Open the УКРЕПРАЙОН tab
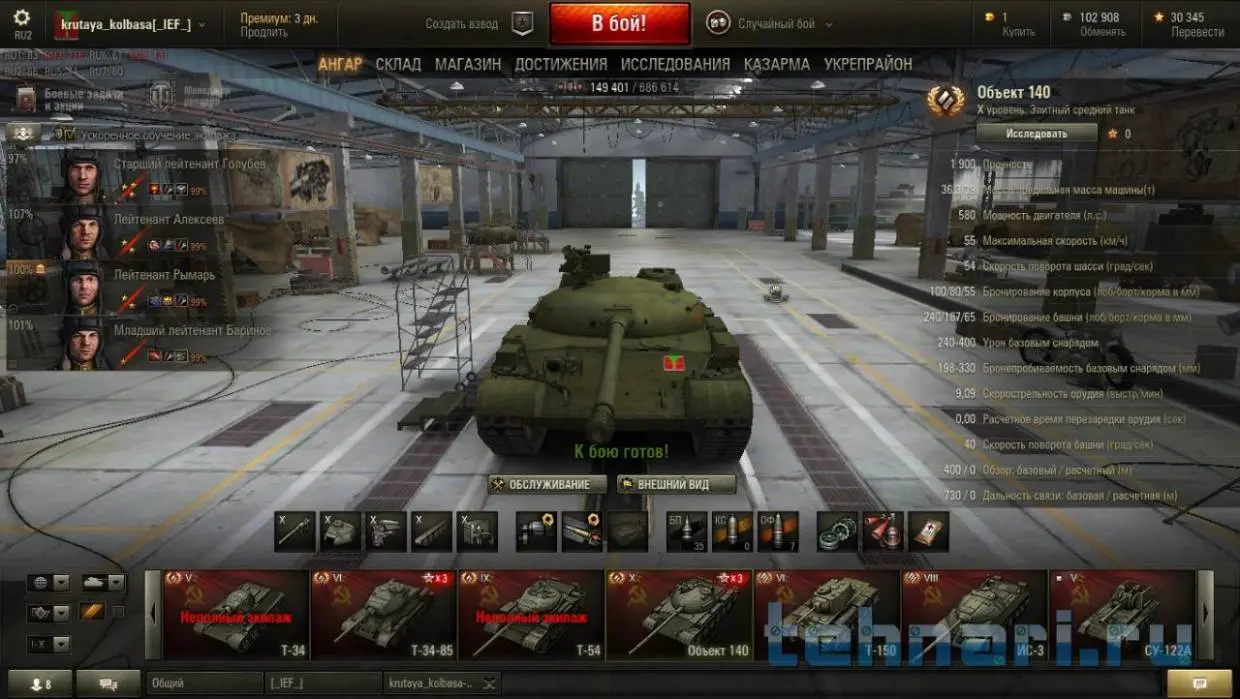This screenshot has height=699, width=1240. pos(868,64)
